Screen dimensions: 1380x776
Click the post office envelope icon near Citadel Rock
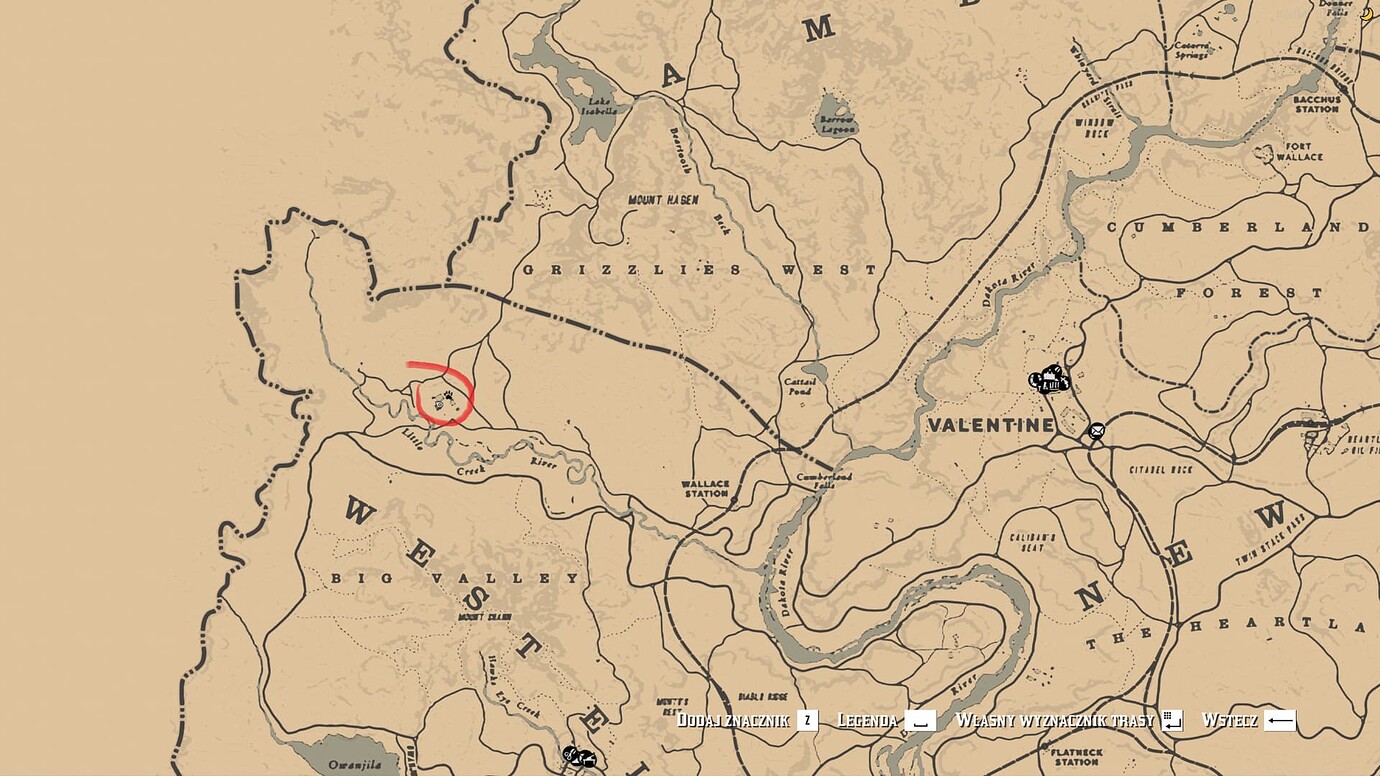click(x=1096, y=430)
